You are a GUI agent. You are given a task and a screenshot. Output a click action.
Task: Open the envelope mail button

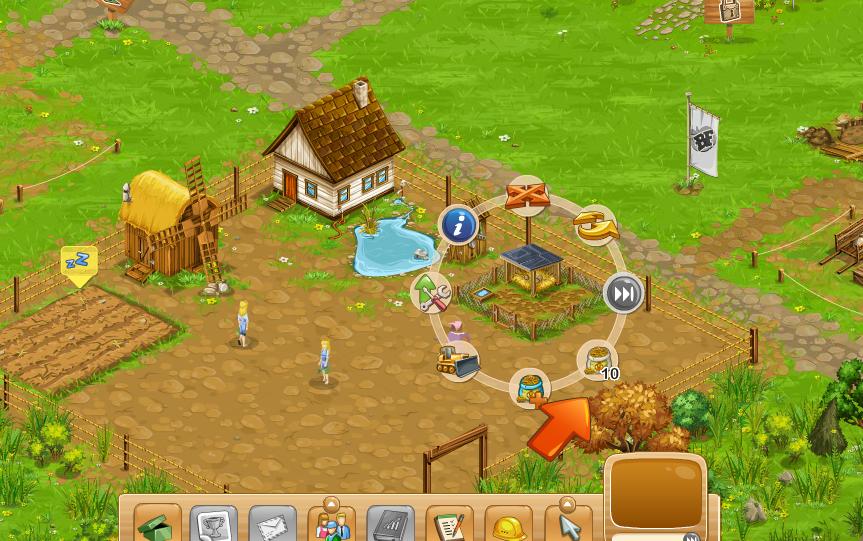pos(272,525)
